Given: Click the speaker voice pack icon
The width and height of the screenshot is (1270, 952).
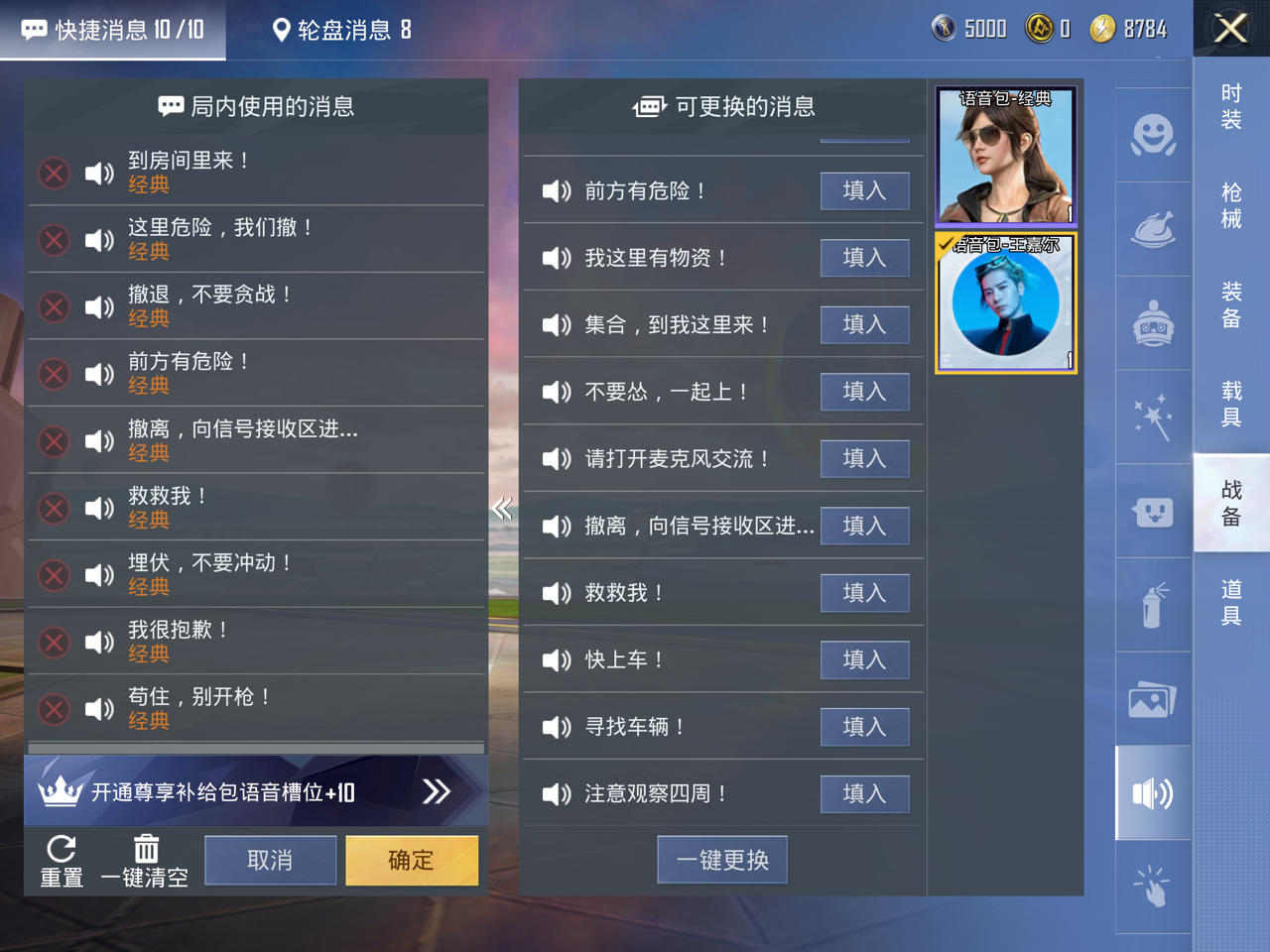Looking at the screenshot, I should point(1153,793).
